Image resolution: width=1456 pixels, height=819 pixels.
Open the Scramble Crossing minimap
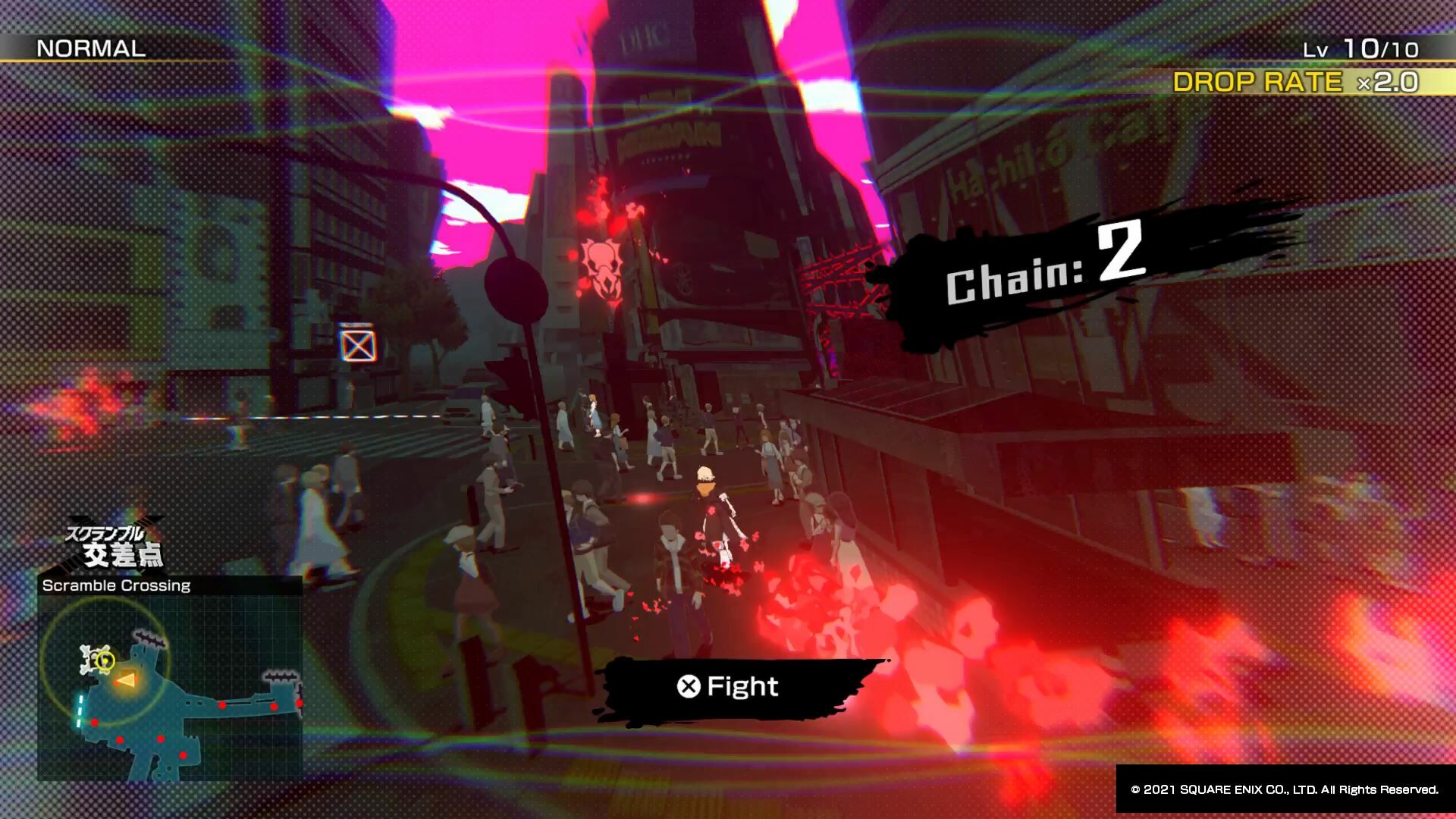170,687
